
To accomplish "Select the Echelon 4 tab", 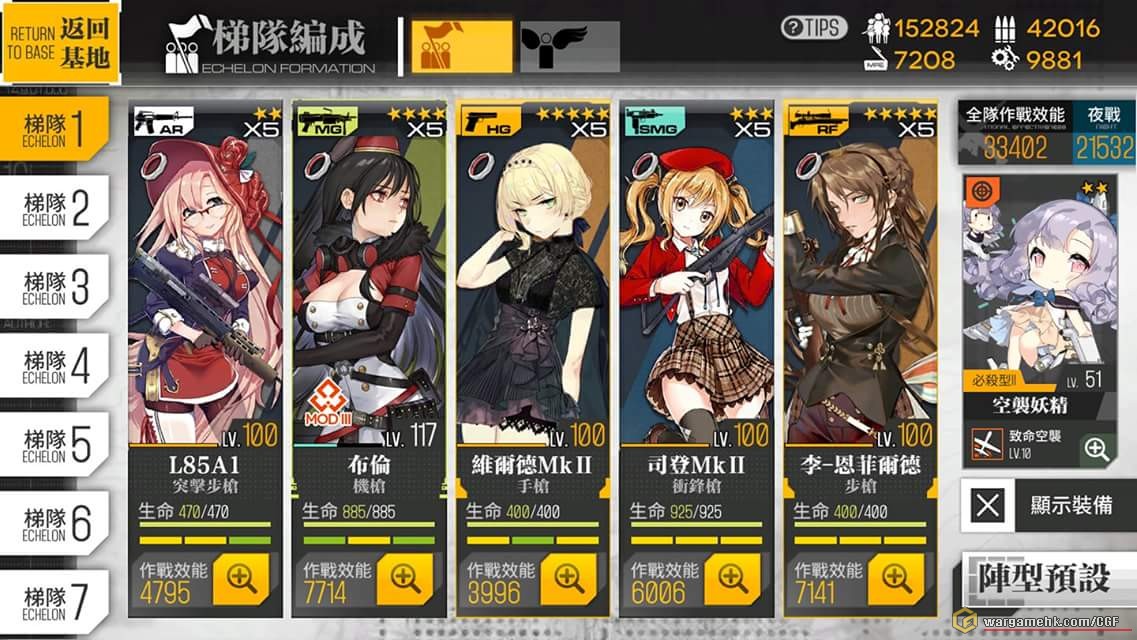I will pyautogui.click(x=58, y=366).
